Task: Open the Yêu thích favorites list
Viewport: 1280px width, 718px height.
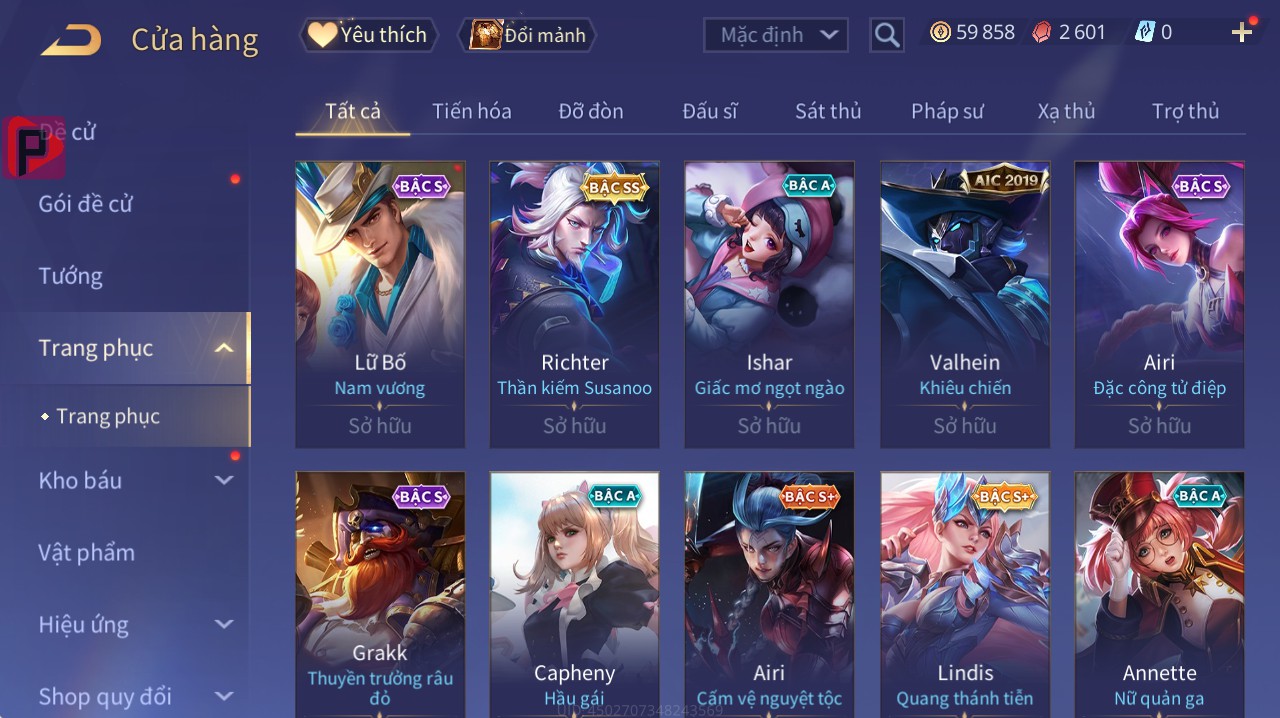Action: click(368, 35)
